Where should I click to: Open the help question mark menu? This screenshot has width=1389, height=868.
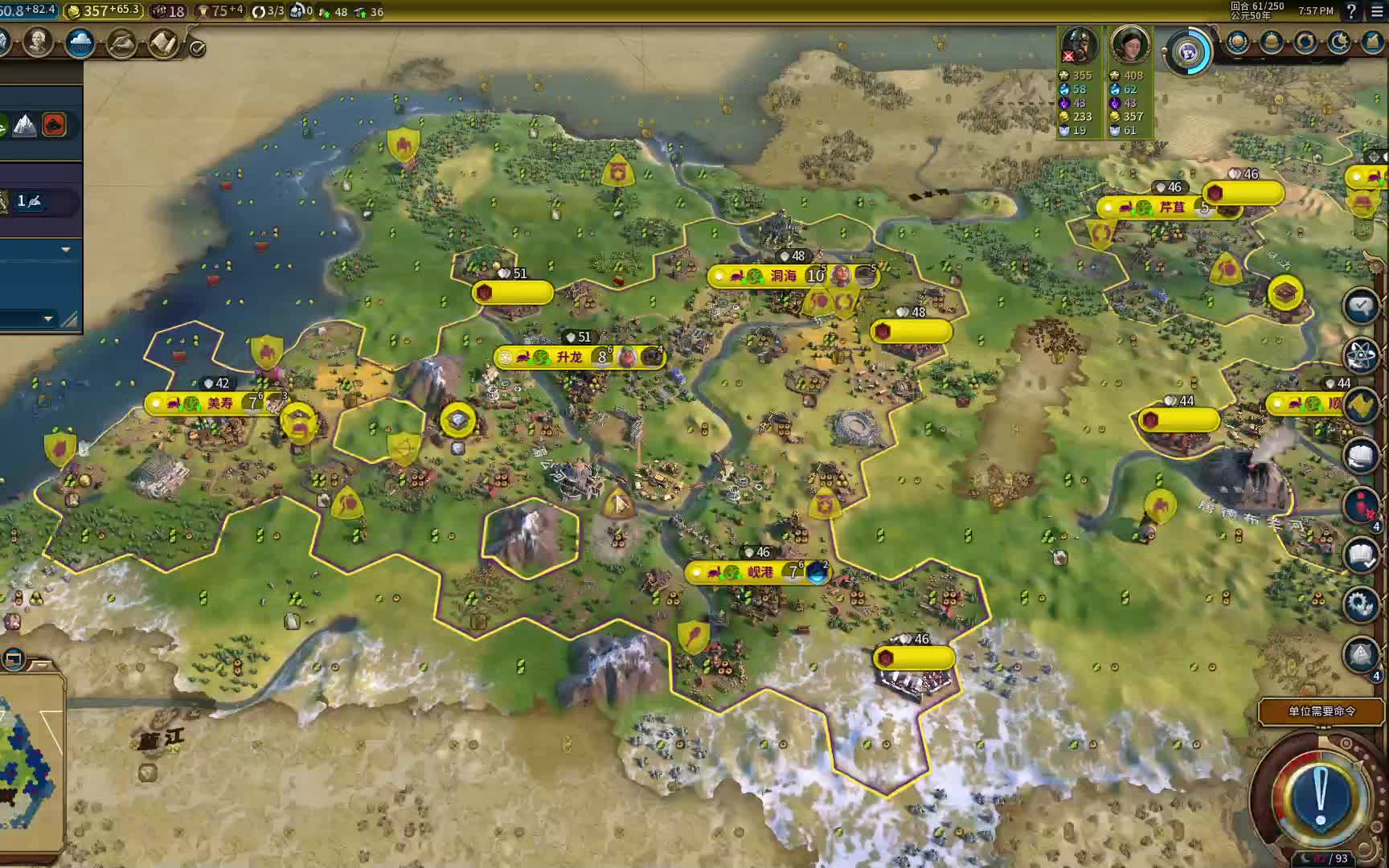click(1351, 11)
